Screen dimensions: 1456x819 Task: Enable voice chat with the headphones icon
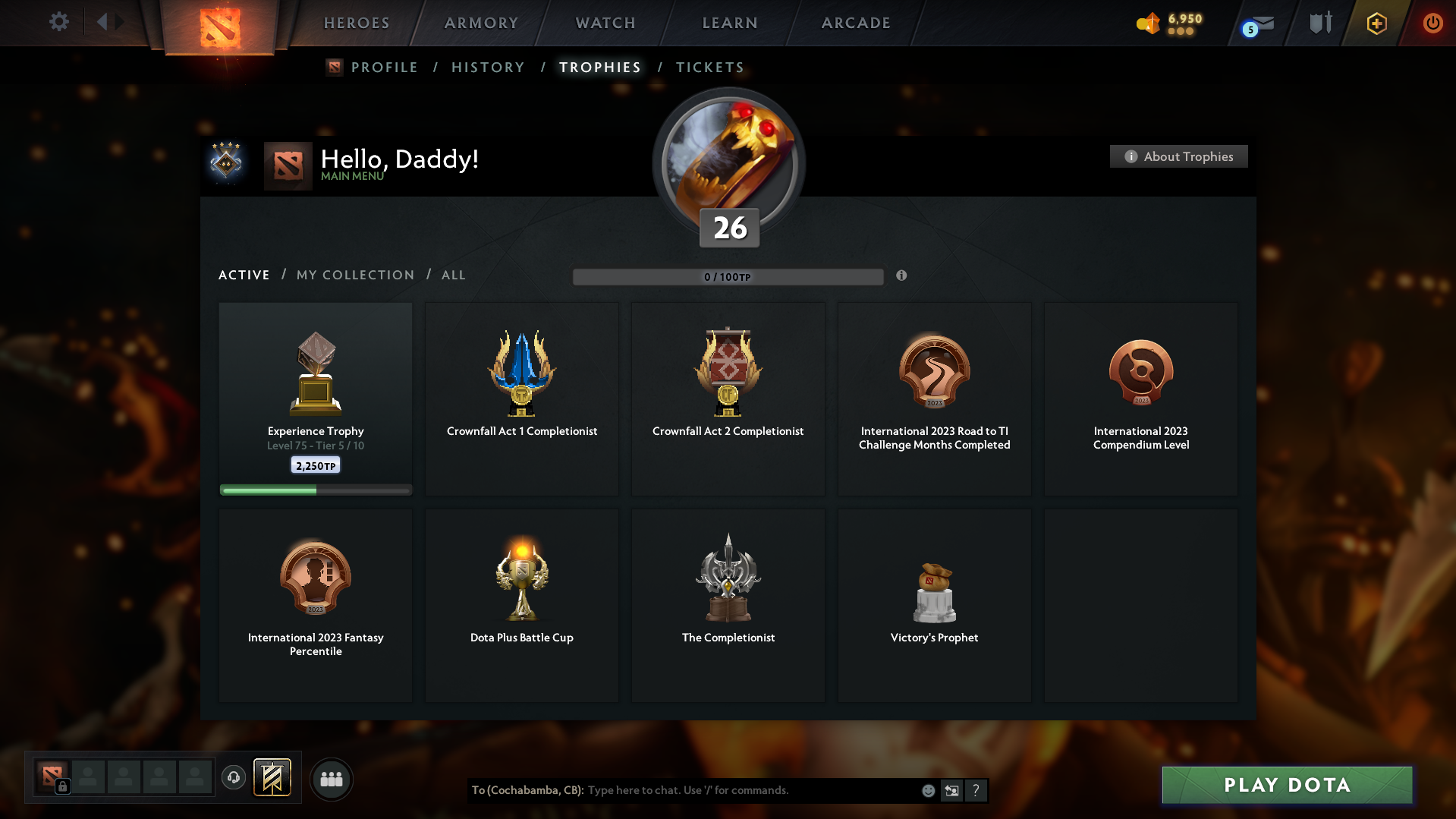pos(234,778)
